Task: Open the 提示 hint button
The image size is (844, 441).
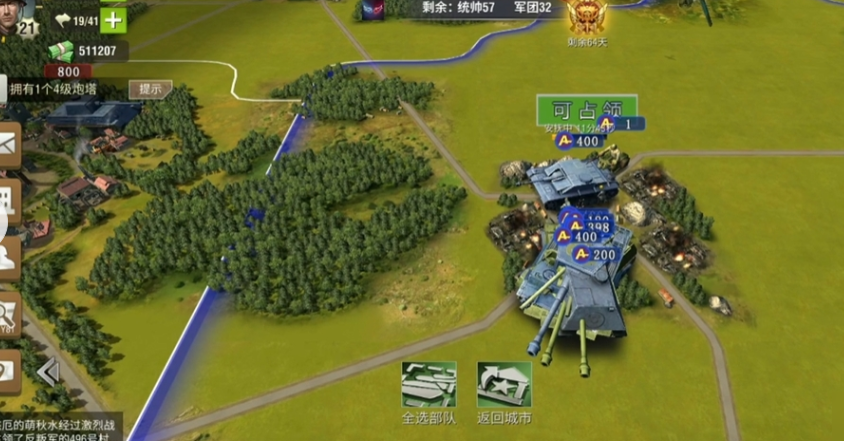Action: coord(150,89)
